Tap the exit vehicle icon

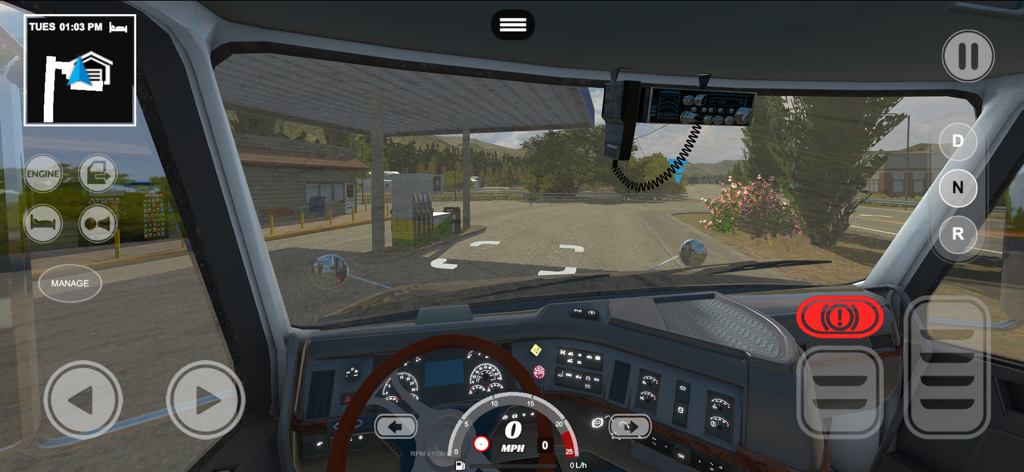(98, 174)
